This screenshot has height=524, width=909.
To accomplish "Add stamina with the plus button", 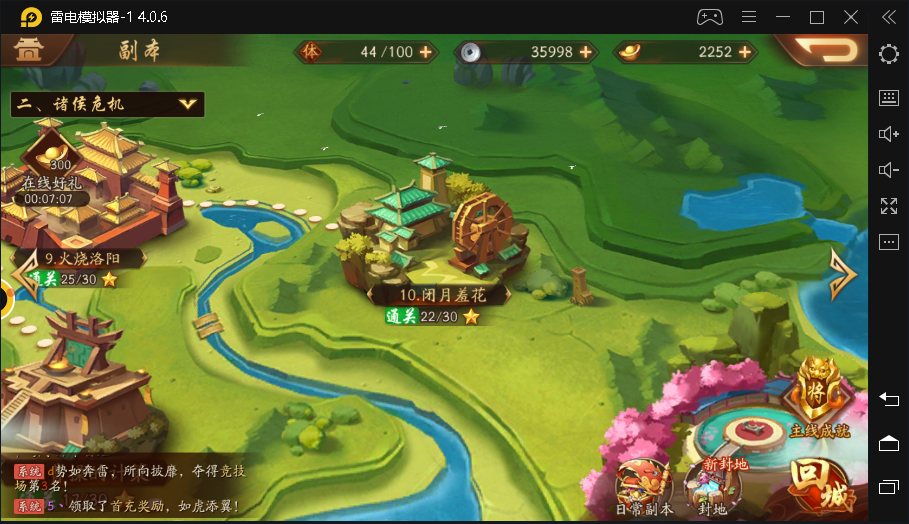I will coord(426,52).
